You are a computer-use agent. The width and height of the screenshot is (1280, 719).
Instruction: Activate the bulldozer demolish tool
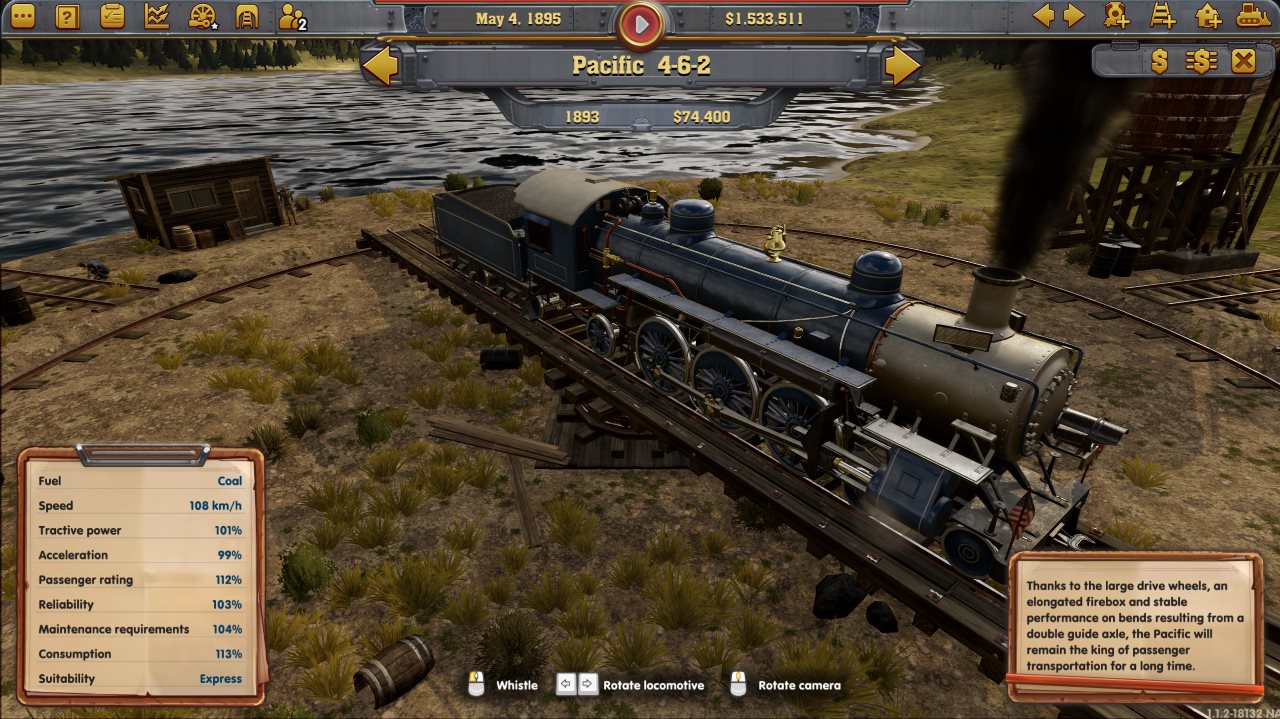point(1252,16)
